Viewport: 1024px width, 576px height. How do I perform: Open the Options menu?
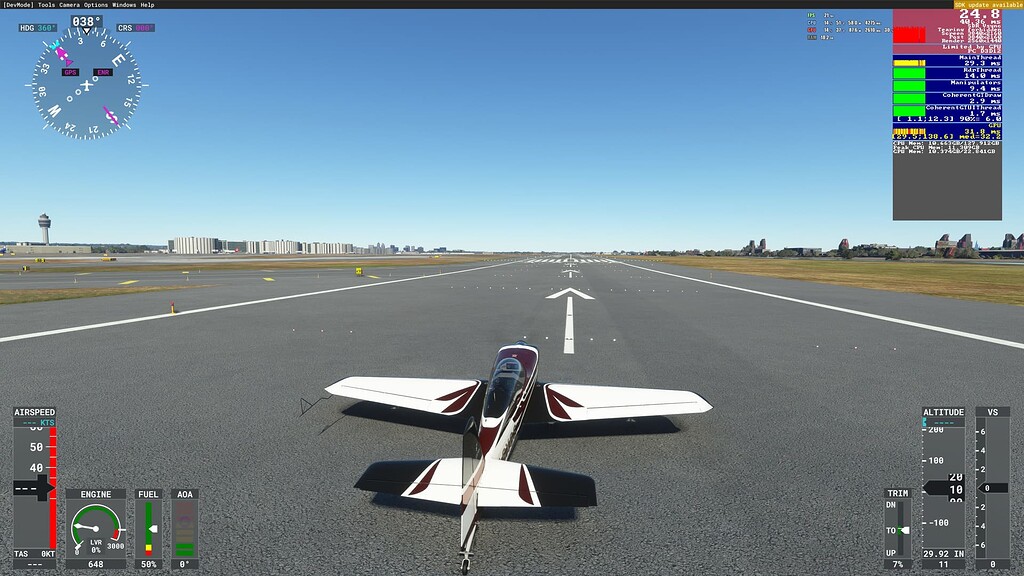(96, 4)
